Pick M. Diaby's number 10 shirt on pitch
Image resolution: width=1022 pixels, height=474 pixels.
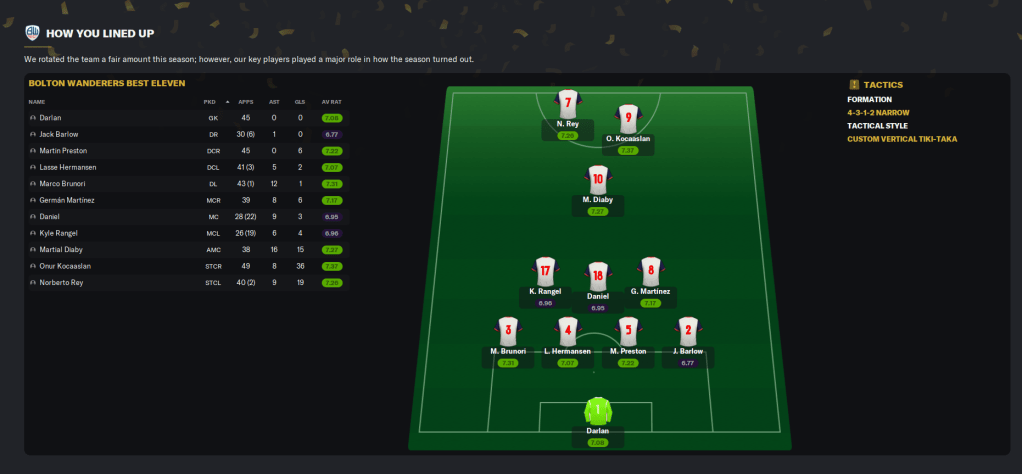click(597, 180)
